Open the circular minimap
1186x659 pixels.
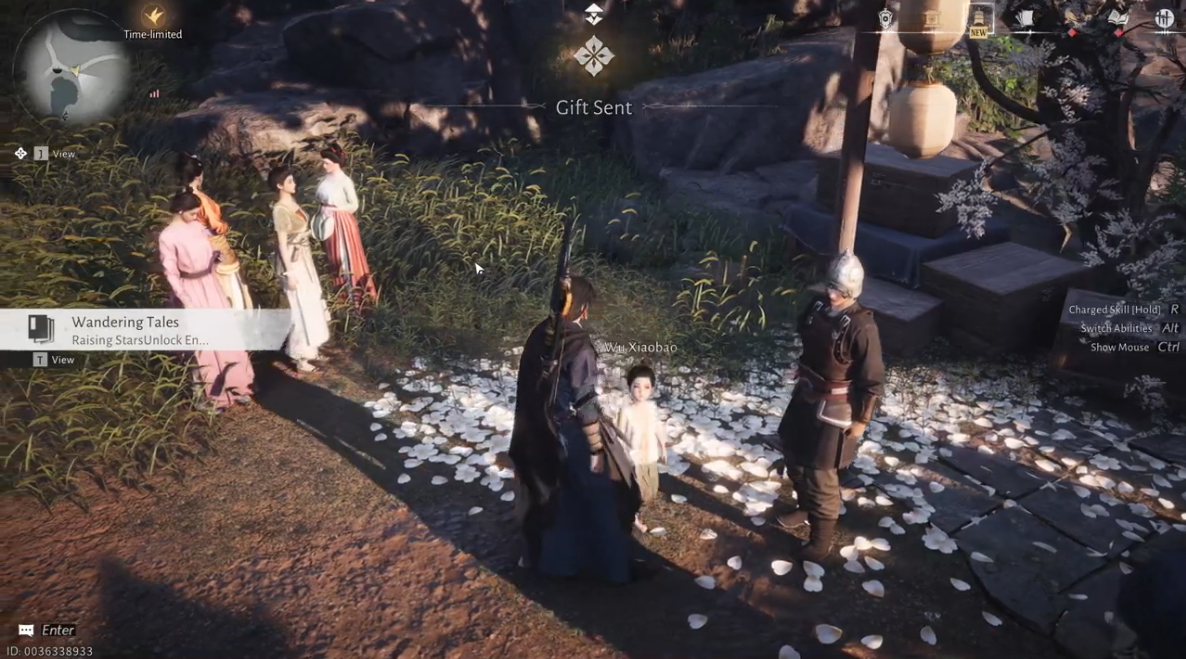click(x=72, y=69)
